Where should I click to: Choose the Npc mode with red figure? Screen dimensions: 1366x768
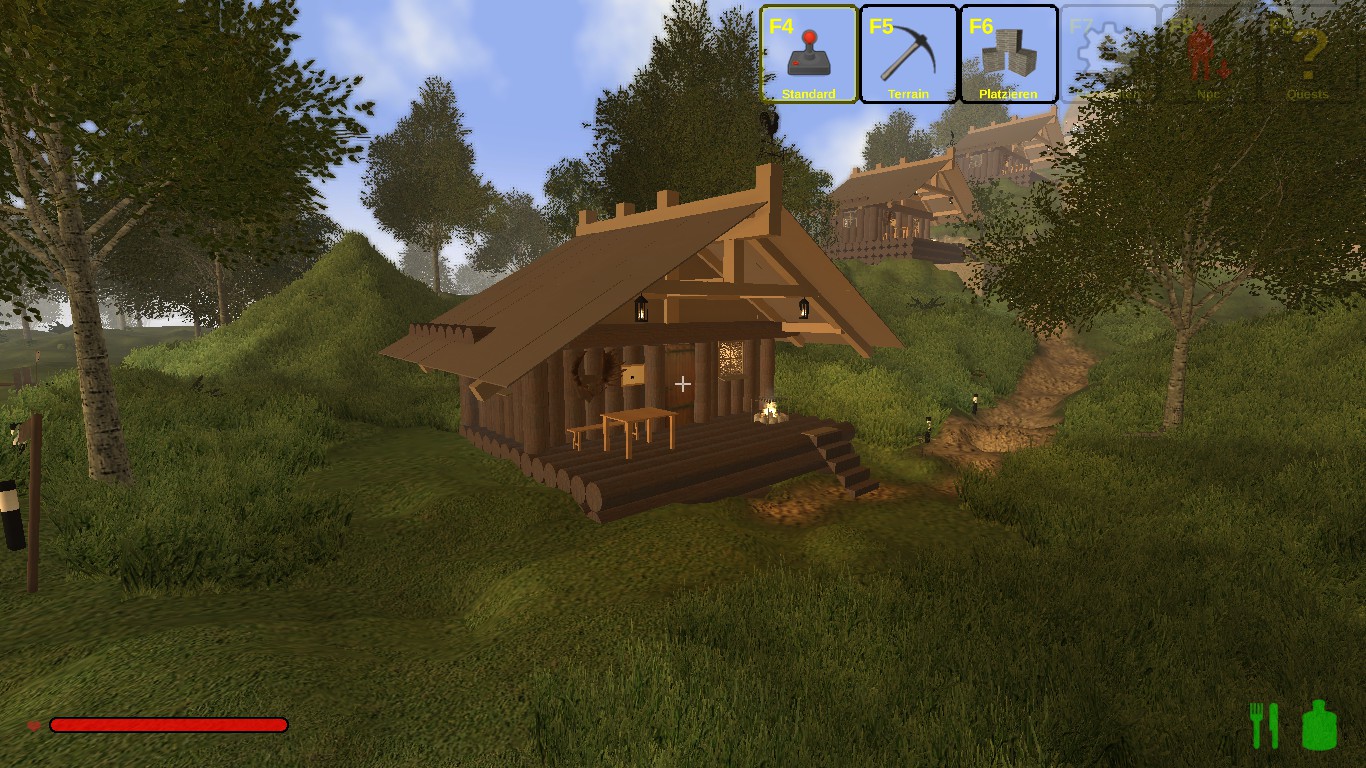[x=1208, y=54]
